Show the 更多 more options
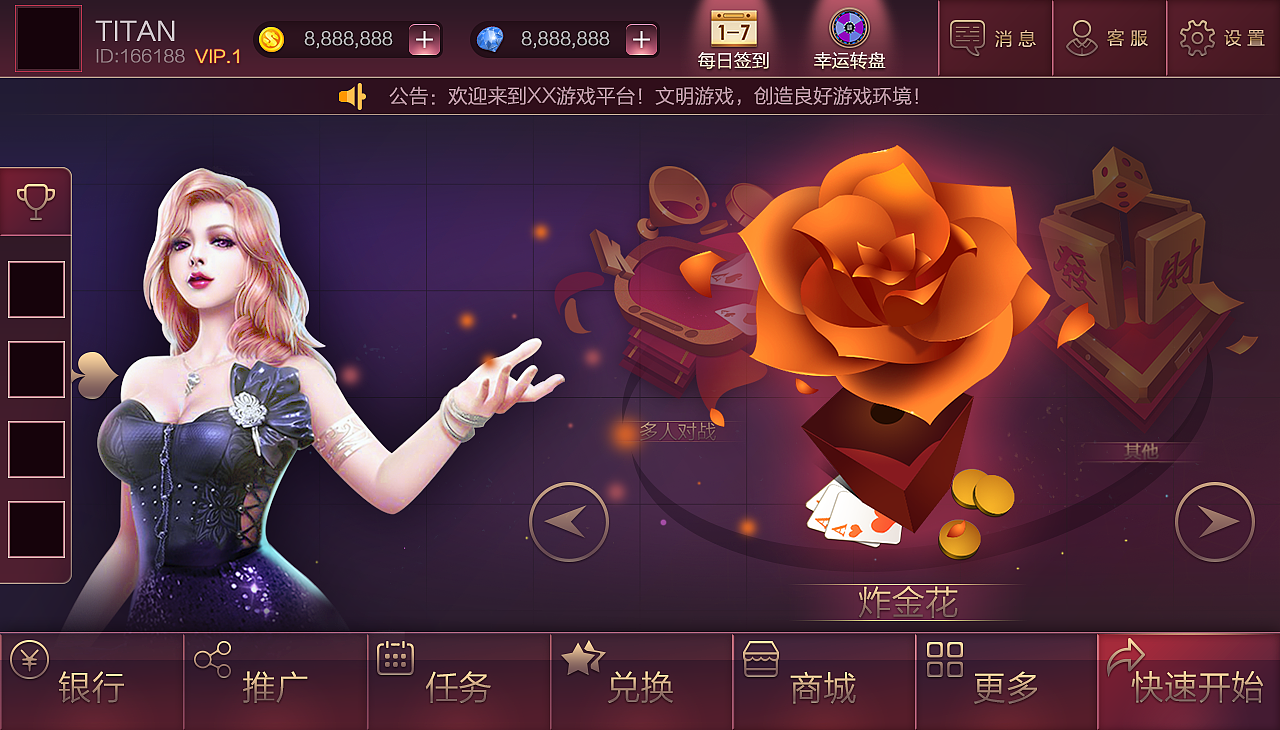Screen dimensions: 1280x730 click(x=1006, y=682)
